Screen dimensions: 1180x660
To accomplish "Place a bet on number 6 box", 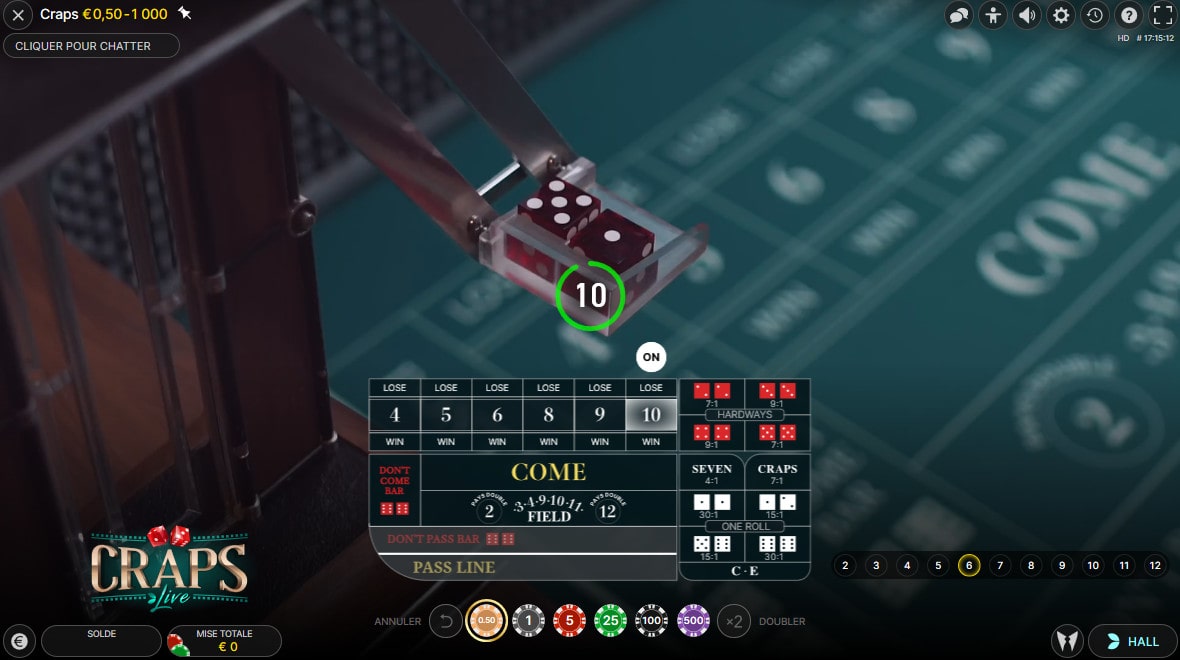I will coord(497,414).
